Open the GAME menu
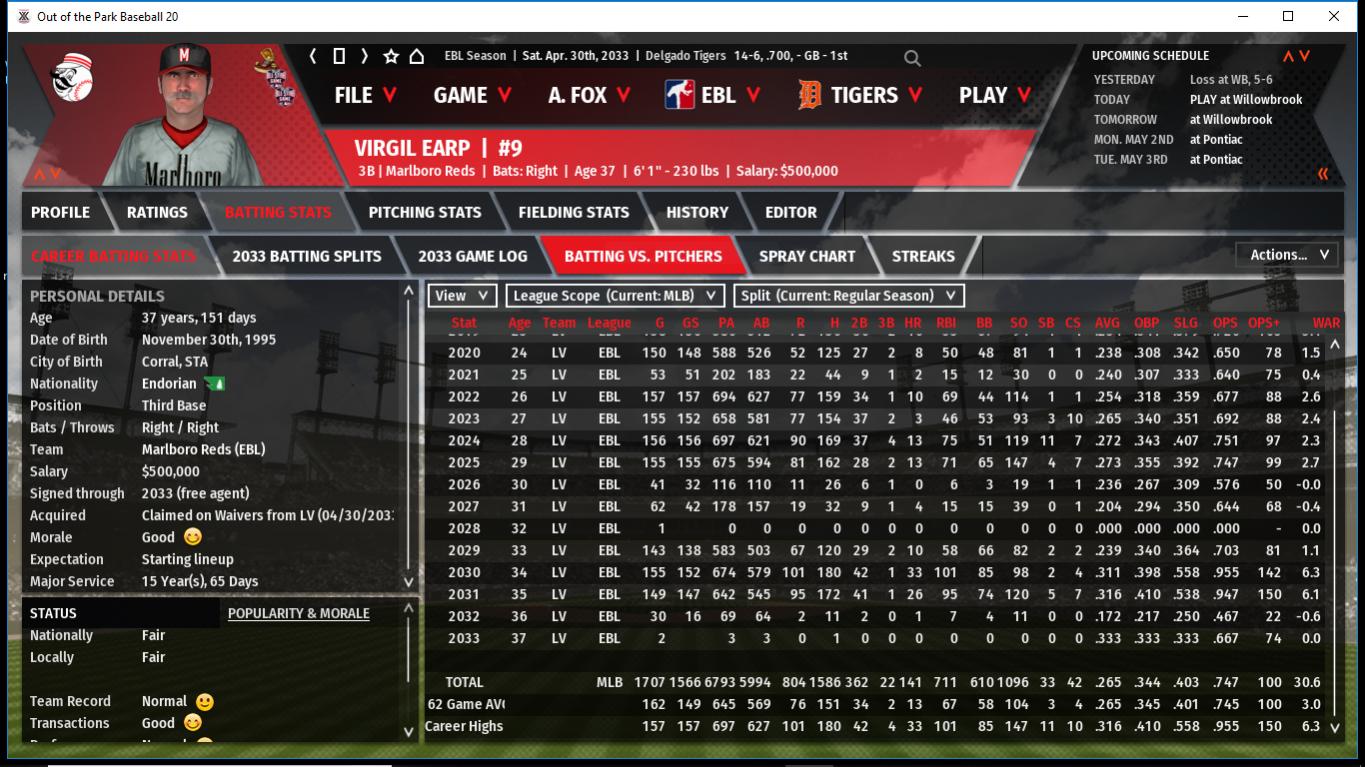The image size is (1365, 767). 472,95
